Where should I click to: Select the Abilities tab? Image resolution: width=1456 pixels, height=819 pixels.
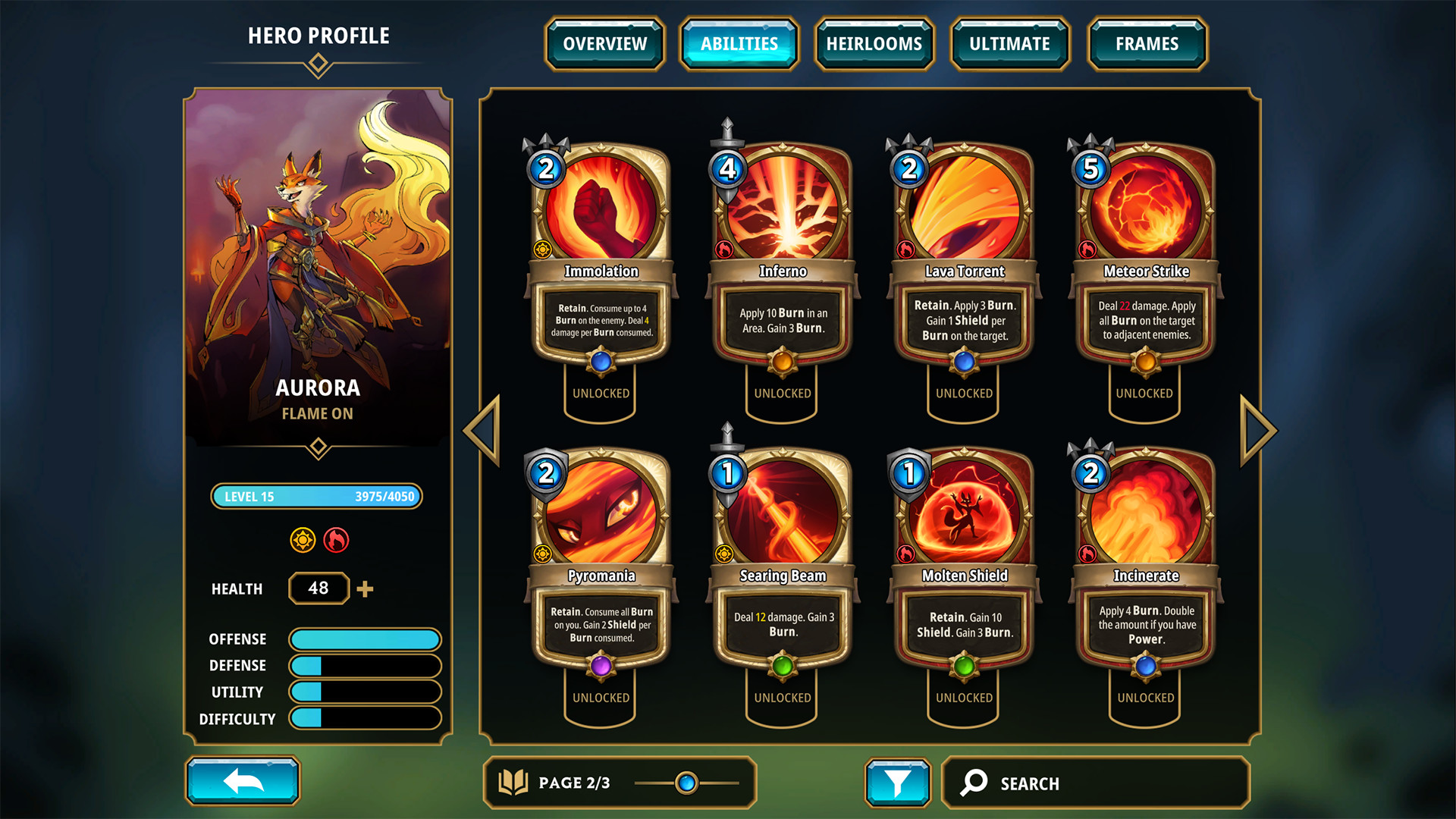[x=739, y=44]
